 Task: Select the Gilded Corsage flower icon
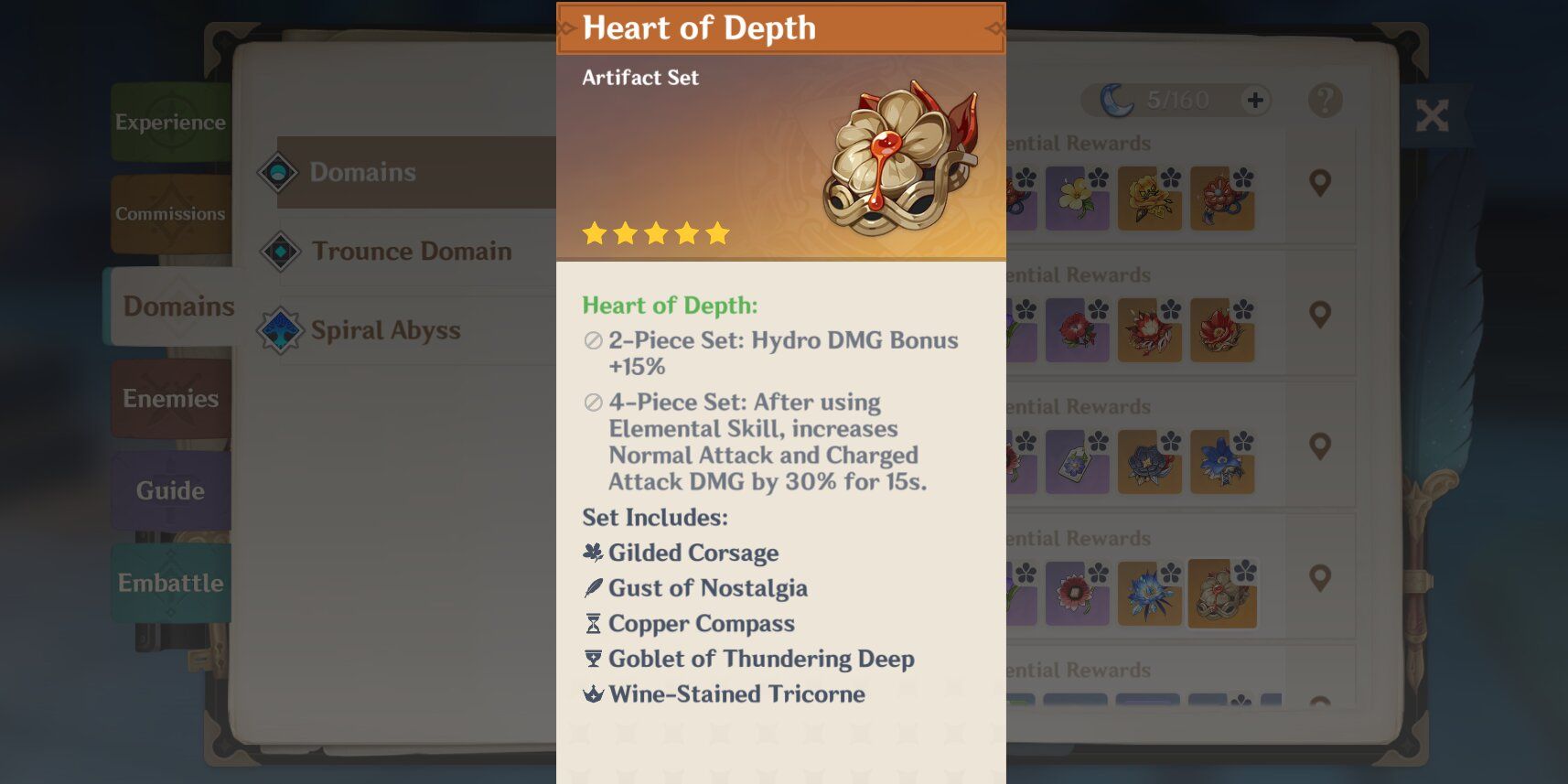point(593,553)
